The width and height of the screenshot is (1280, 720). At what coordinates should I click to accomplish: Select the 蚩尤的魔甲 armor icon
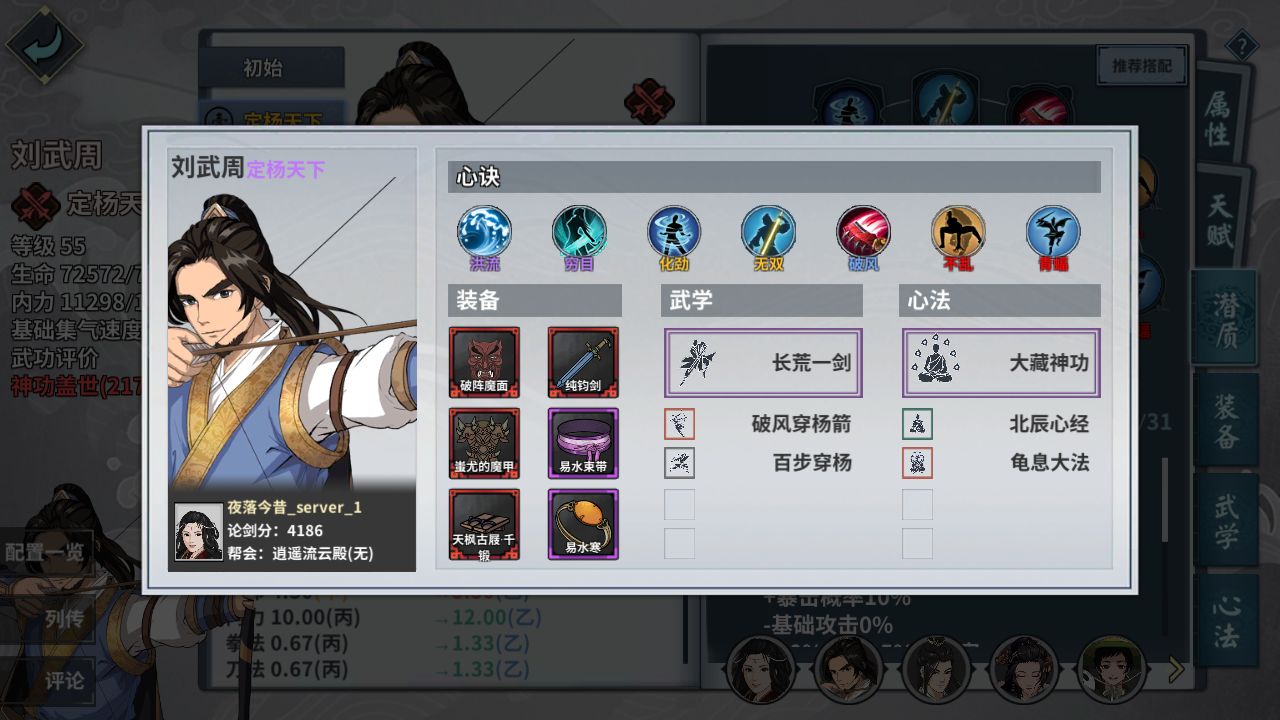click(484, 444)
